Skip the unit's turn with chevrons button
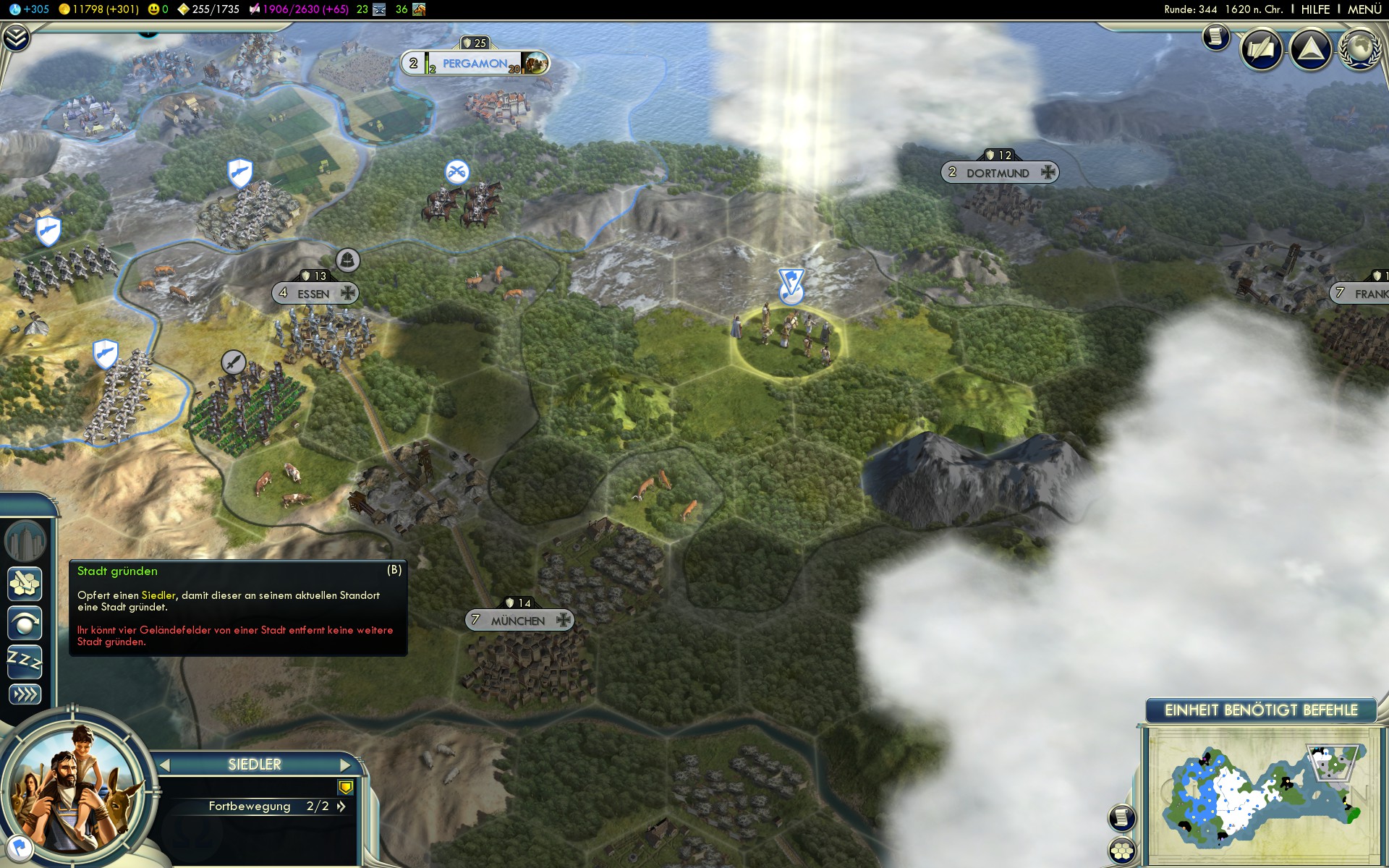1389x868 pixels. 25,694
